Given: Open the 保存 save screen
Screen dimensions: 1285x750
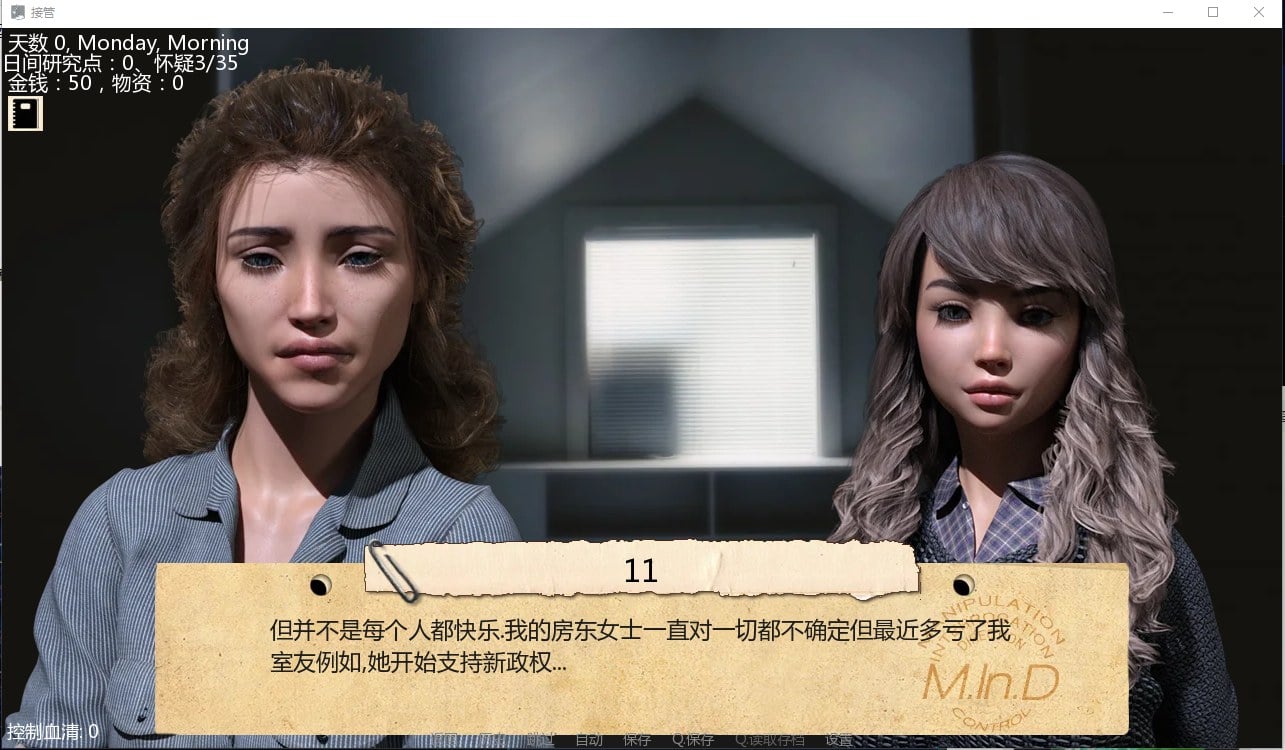Looking at the screenshot, I should [x=638, y=742].
